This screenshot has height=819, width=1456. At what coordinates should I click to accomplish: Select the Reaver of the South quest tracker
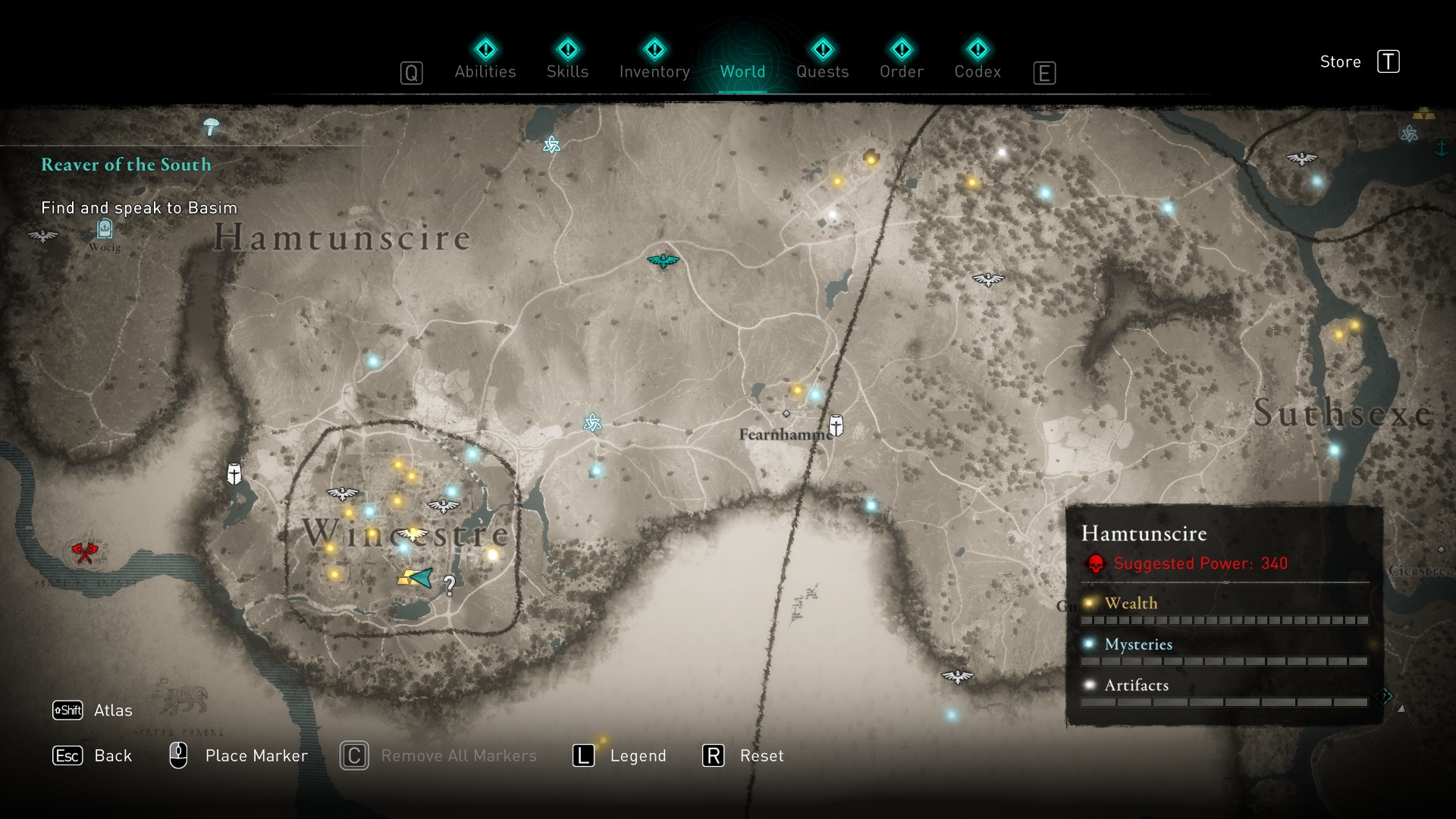click(126, 165)
